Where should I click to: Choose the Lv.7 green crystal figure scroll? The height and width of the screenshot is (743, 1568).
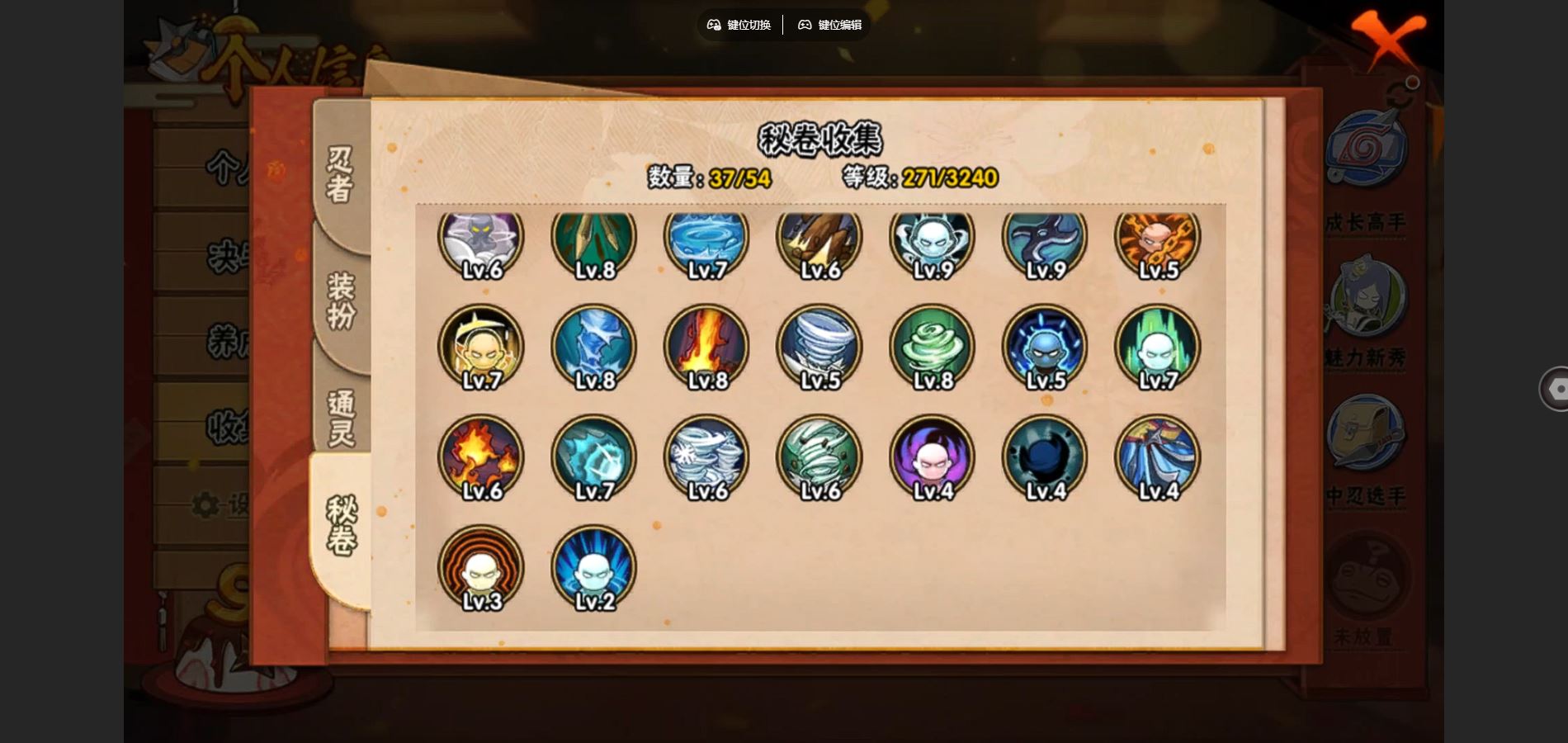[1158, 347]
